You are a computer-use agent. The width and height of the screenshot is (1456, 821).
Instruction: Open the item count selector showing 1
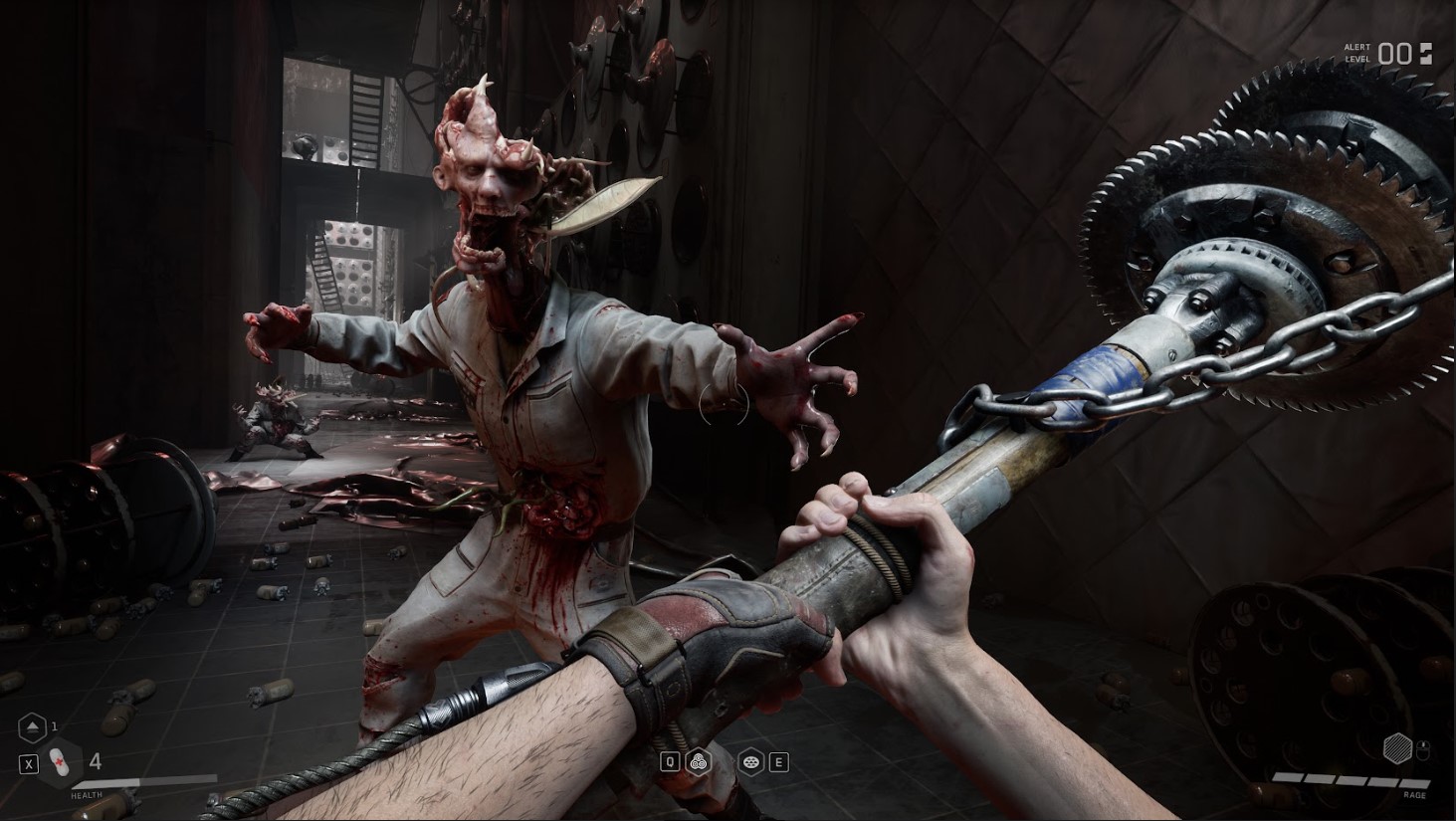(x=54, y=727)
